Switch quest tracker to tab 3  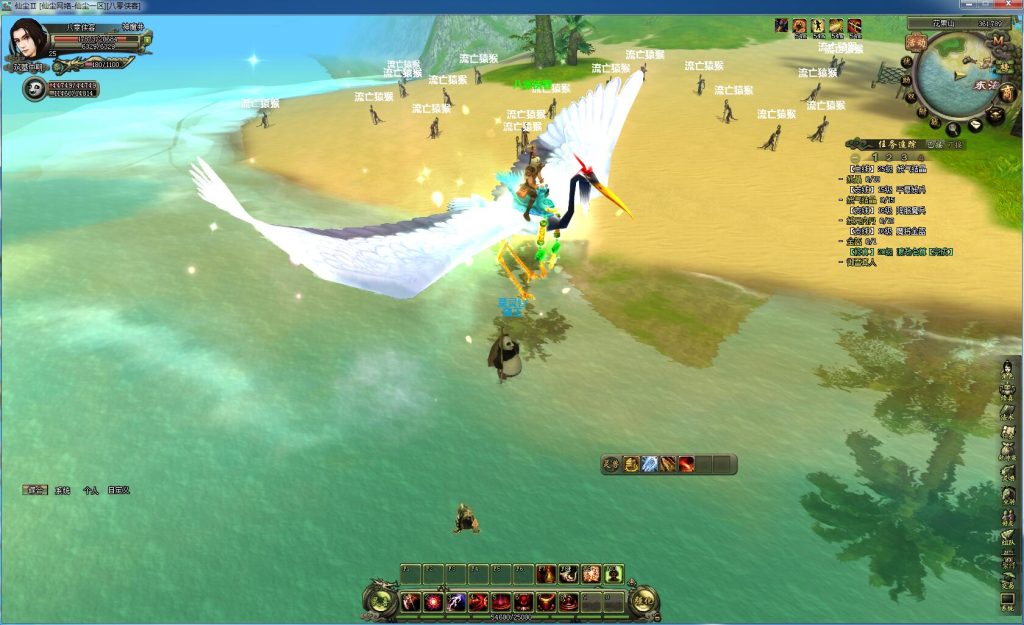coord(905,158)
